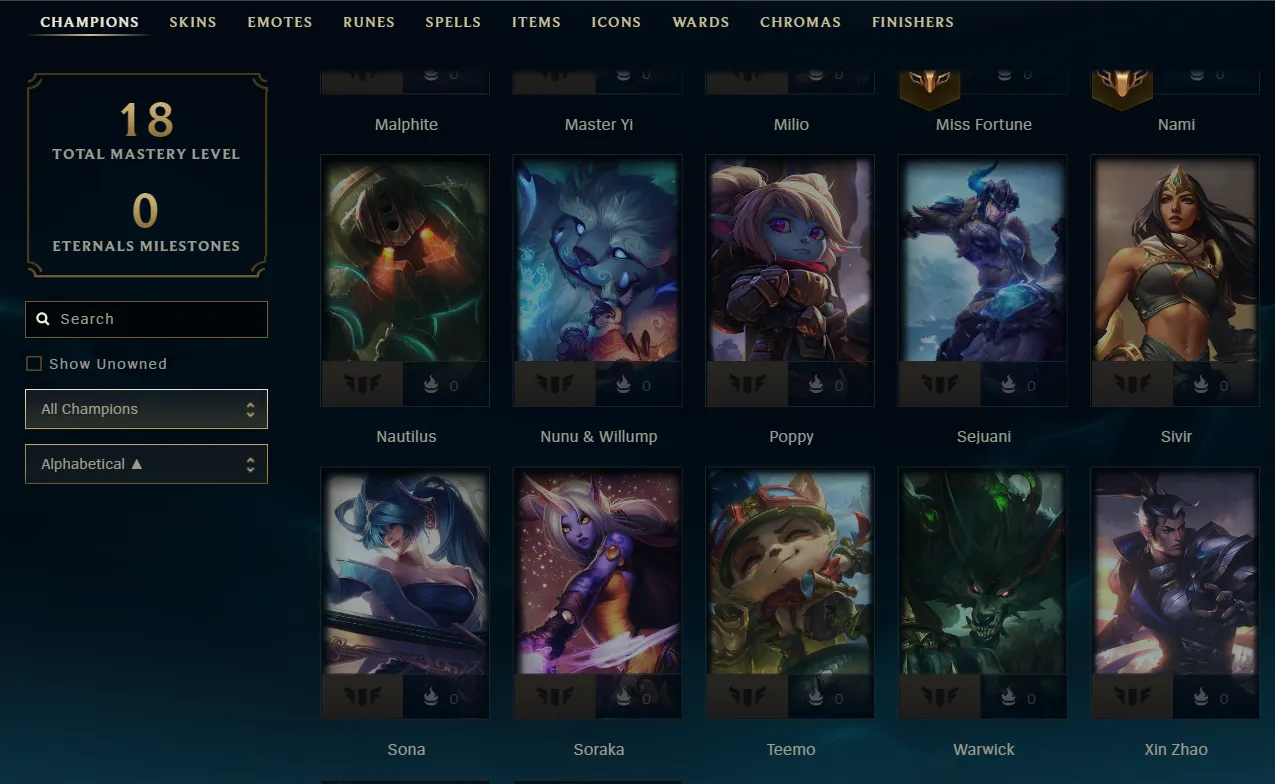This screenshot has height=784, width=1275.
Task: Open the All Champions filter dropdown
Action: point(146,409)
